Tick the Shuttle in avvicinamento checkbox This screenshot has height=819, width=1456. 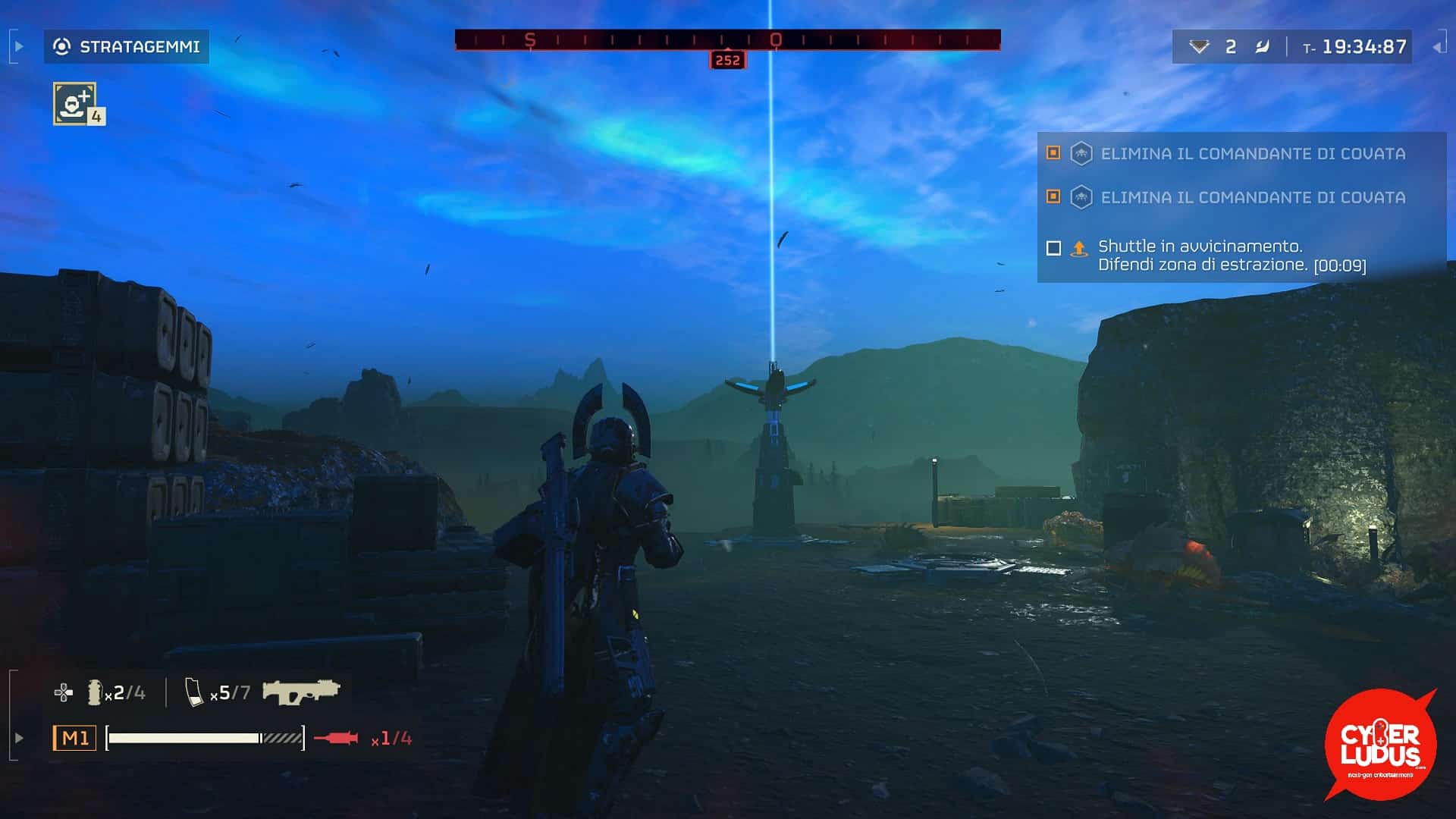(x=1053, y=247)
